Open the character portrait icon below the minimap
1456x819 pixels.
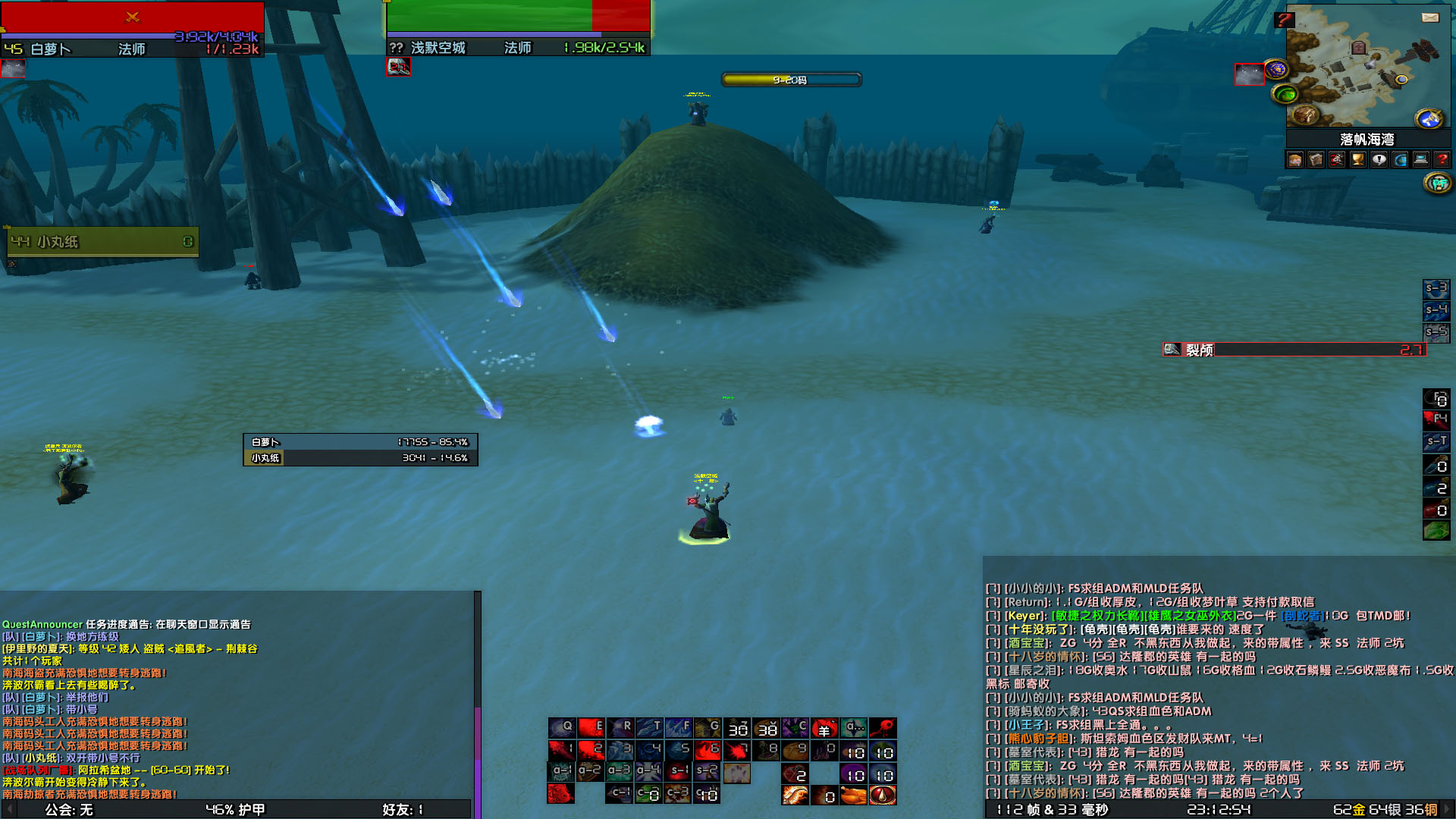[1294, 159]
